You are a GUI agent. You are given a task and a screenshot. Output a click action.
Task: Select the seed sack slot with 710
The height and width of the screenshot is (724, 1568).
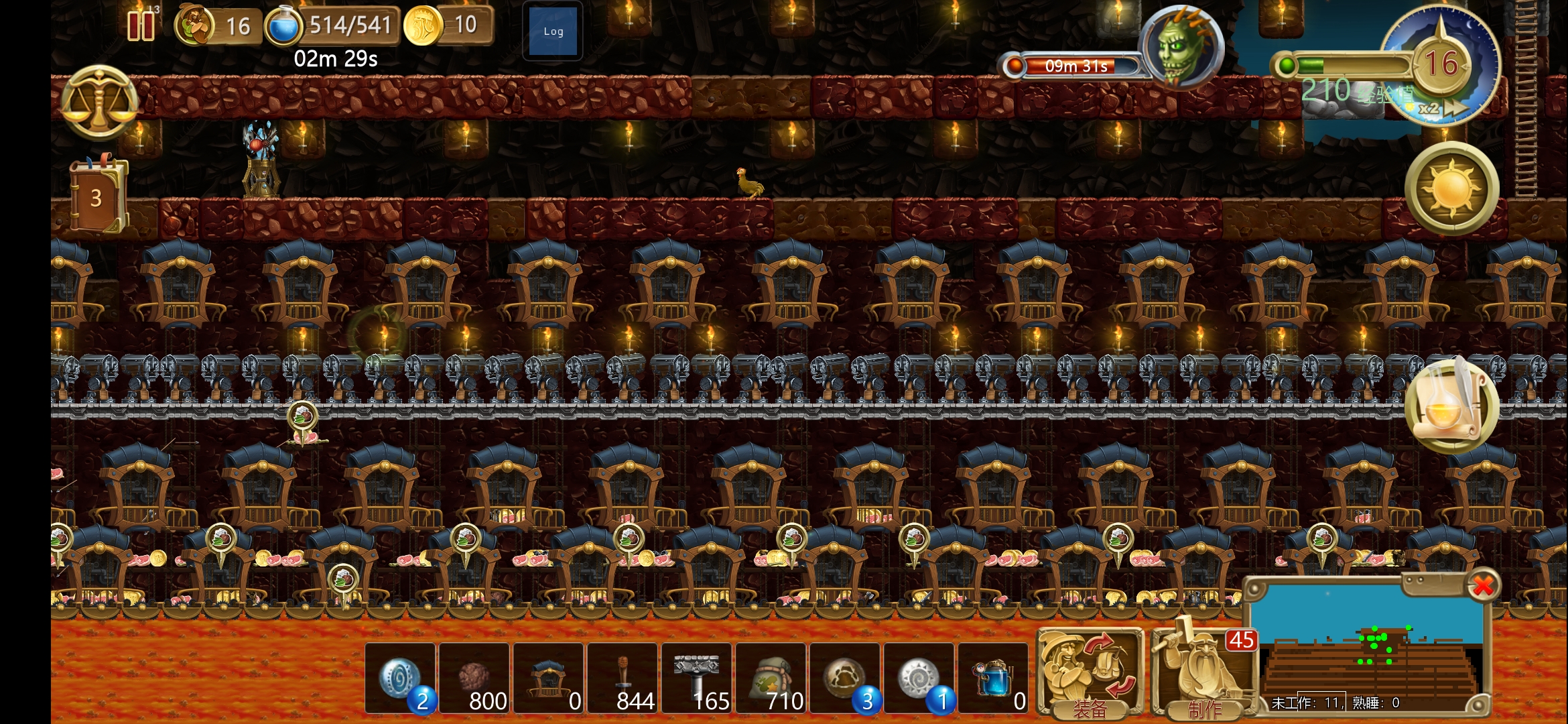771,678
